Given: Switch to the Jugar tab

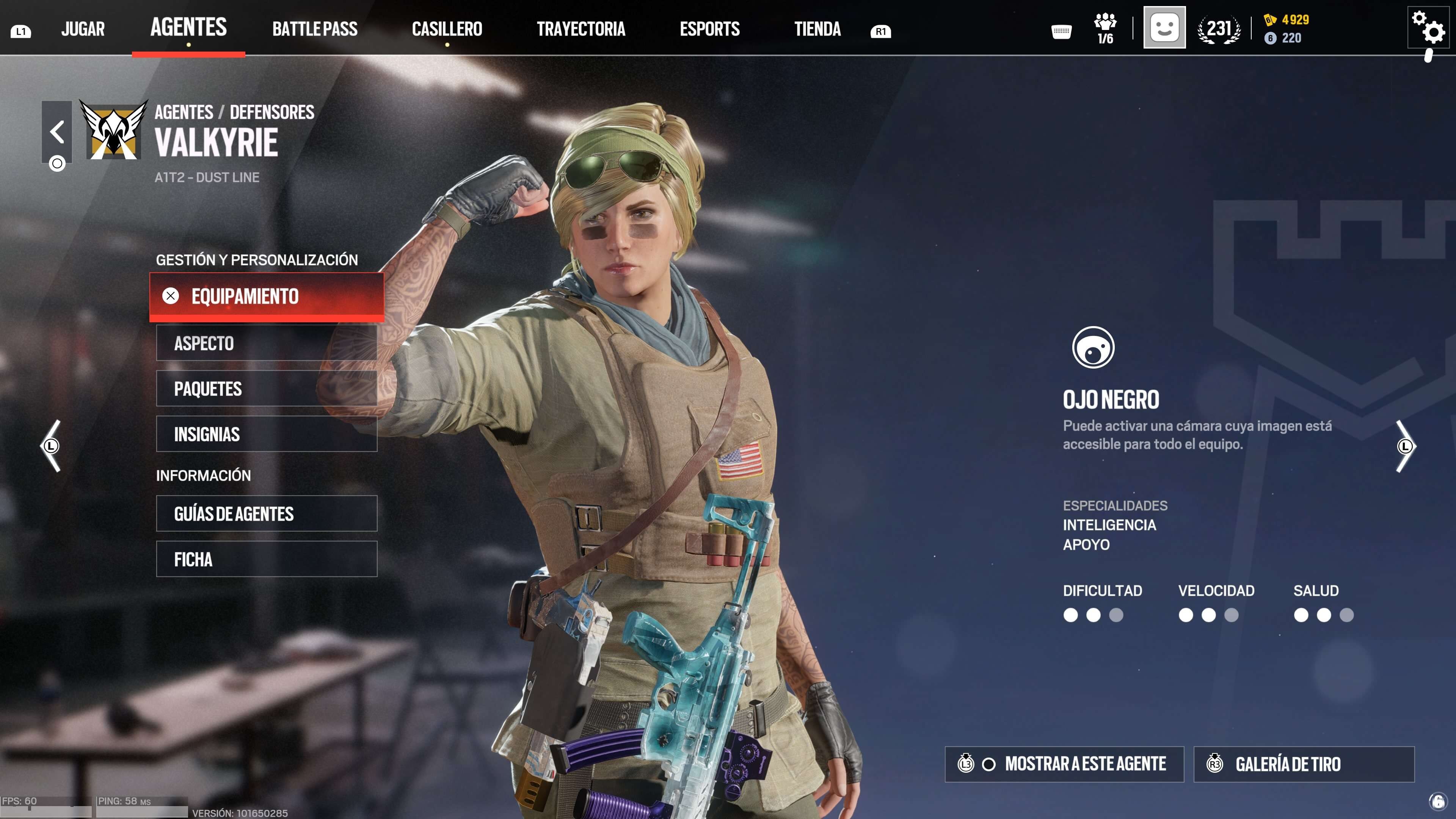Looking at the screenshot, I should click(x=83, y=29).
